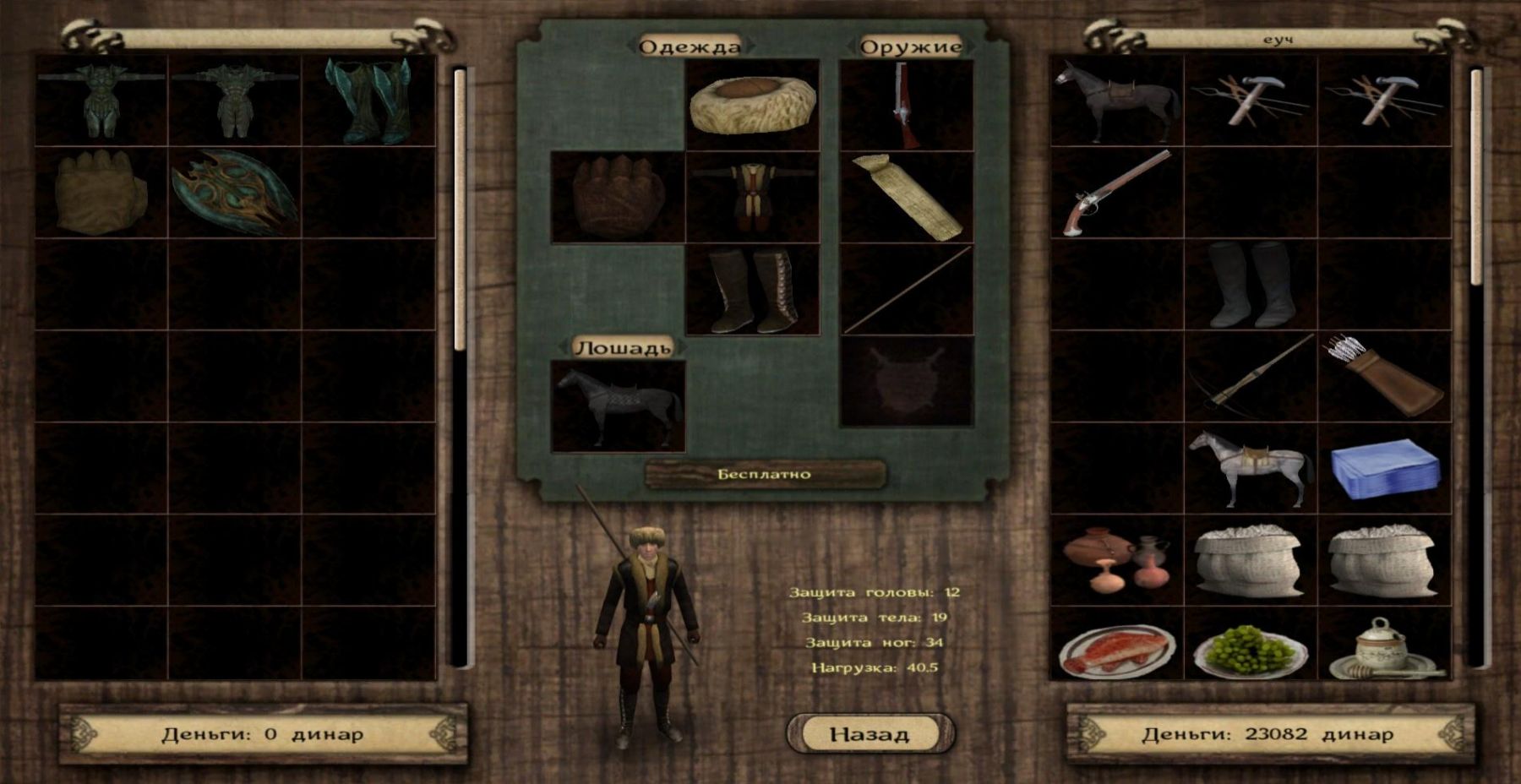Choose the raw fish plate item
1521x784 pixels.
pyautogui.click(x=1116, y=651)
